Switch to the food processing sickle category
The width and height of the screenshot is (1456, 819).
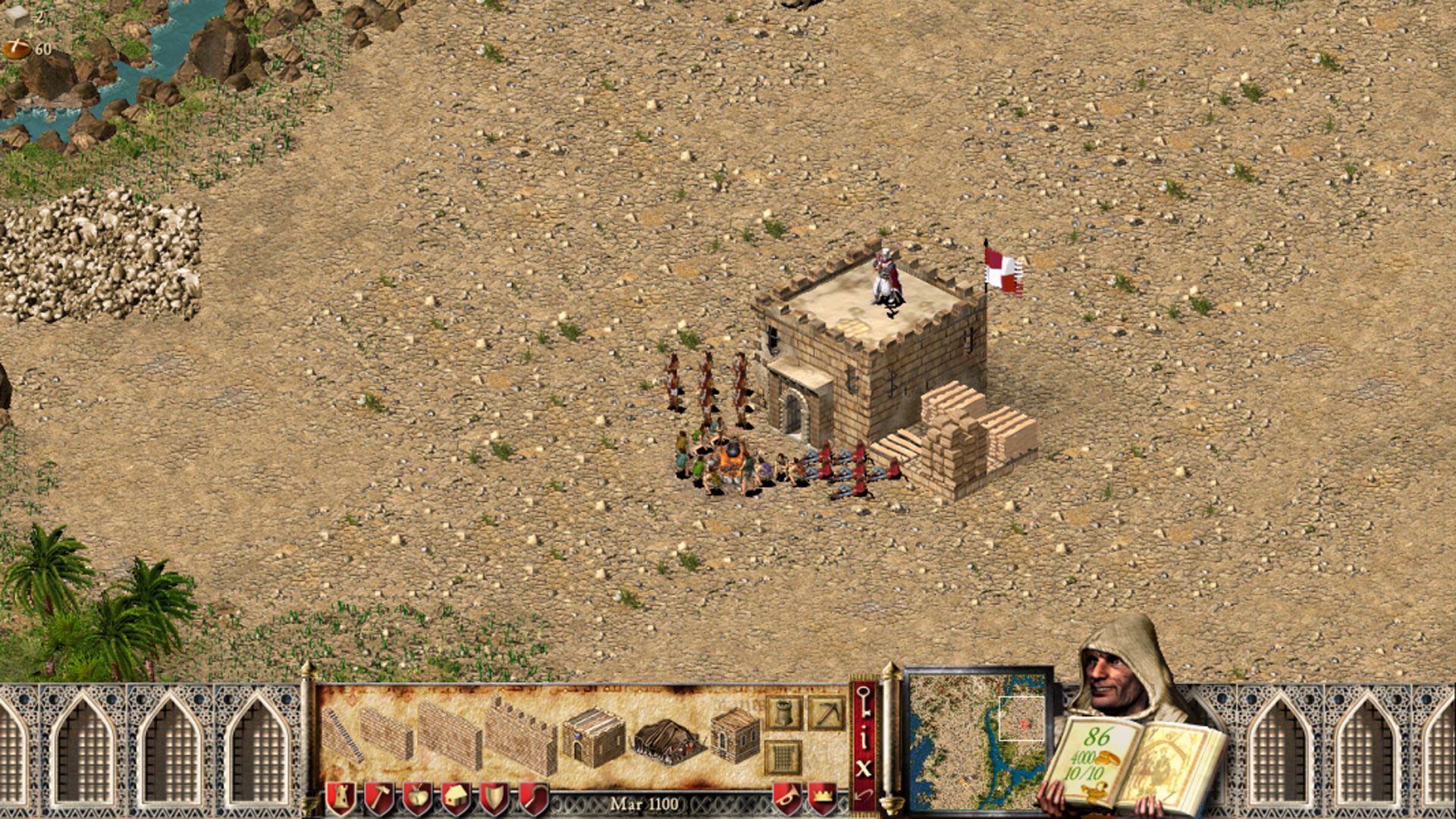533,798
